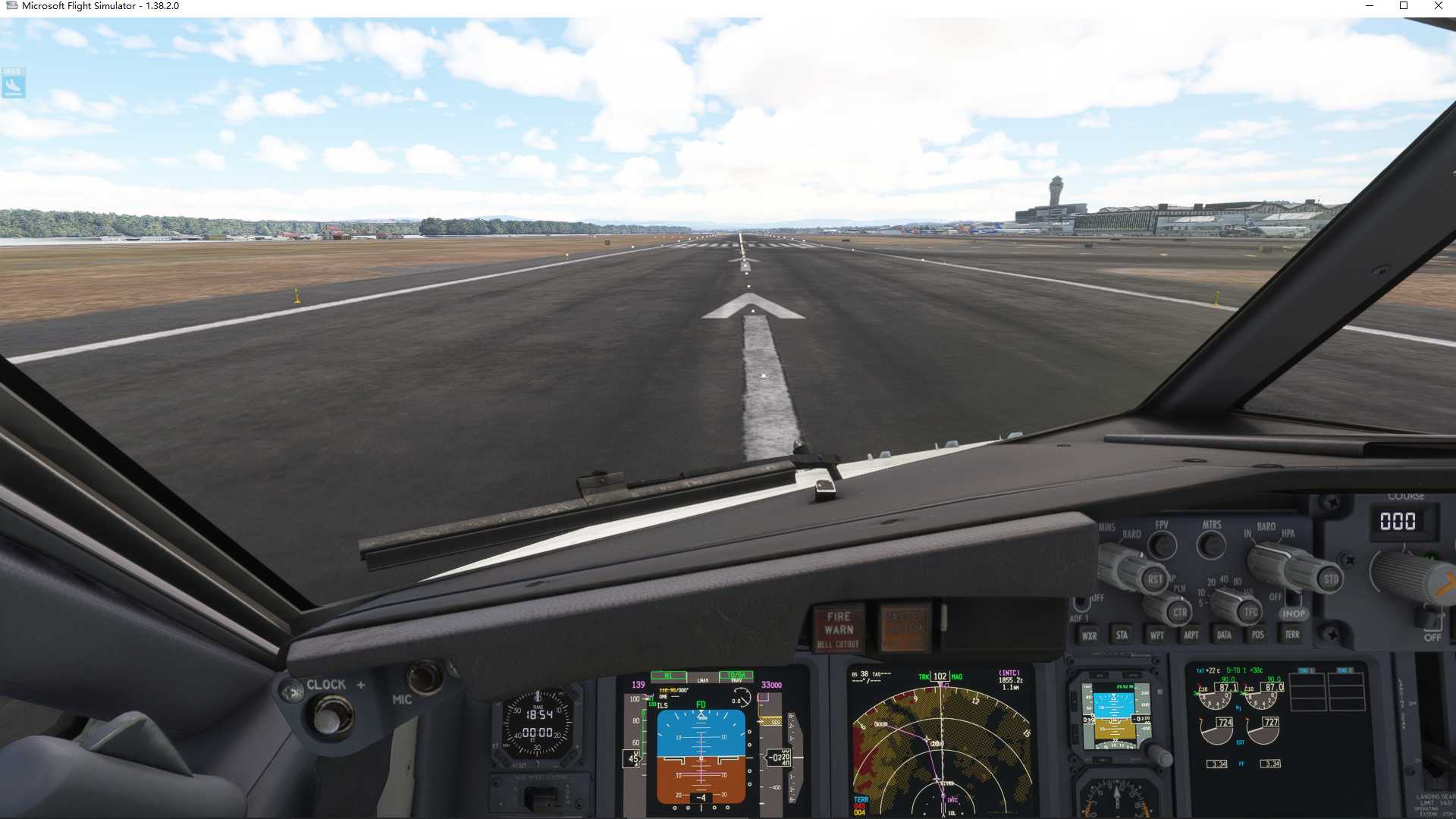
Task: Click the overlay badge in the top-left corner
Action: tap(14, 83)
